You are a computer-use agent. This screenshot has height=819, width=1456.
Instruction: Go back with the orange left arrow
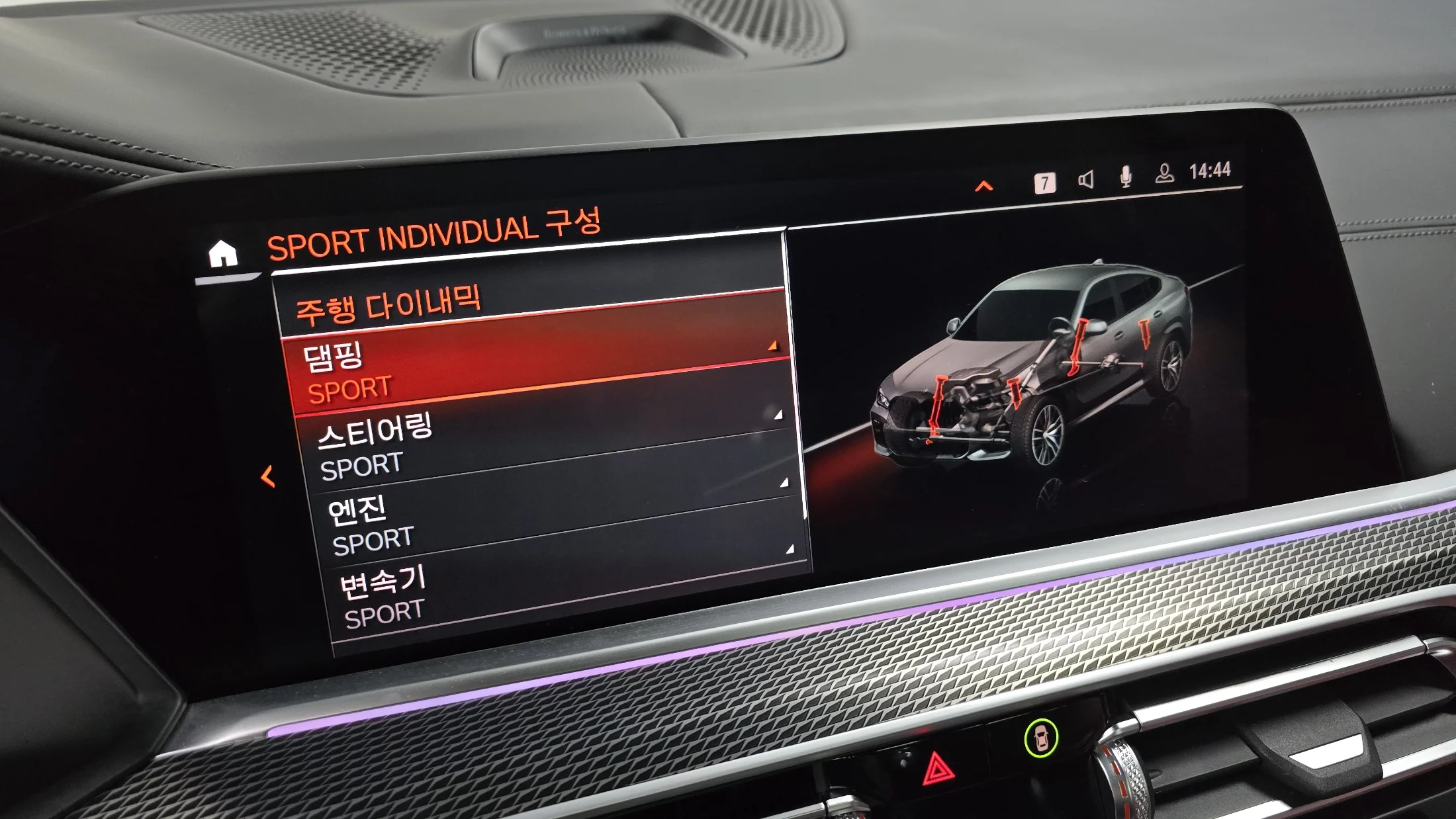pos(268,476)
